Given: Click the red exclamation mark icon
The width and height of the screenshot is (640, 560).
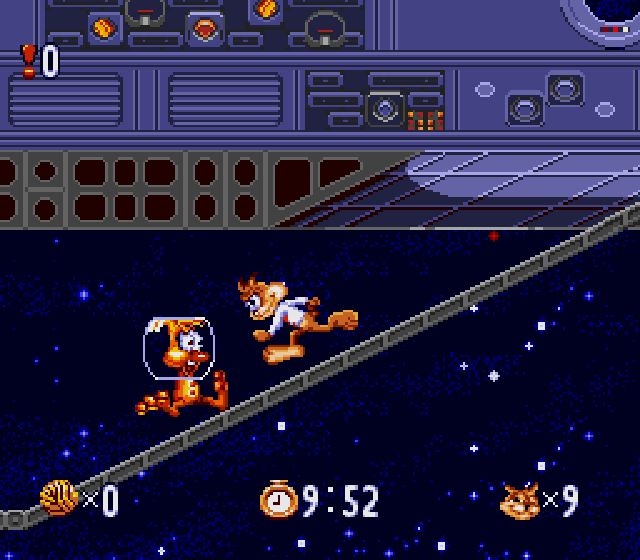Looking at the screenshot, I should pos(29,62).
